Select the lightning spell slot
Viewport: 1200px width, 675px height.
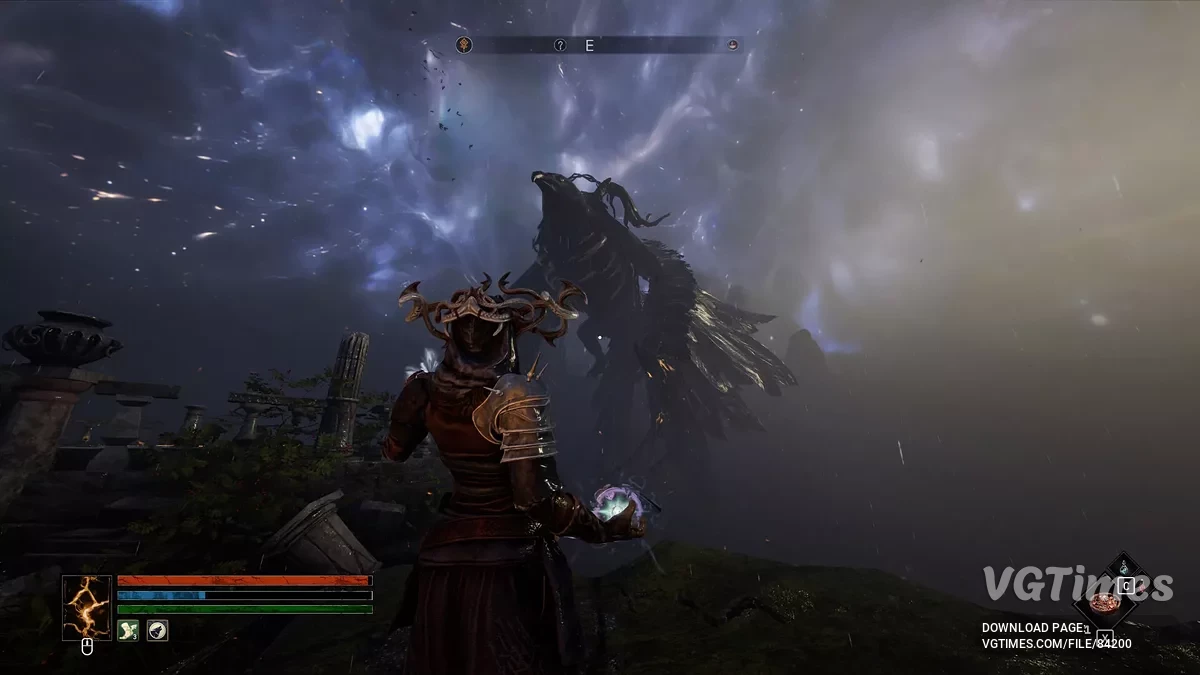(87, 607)
